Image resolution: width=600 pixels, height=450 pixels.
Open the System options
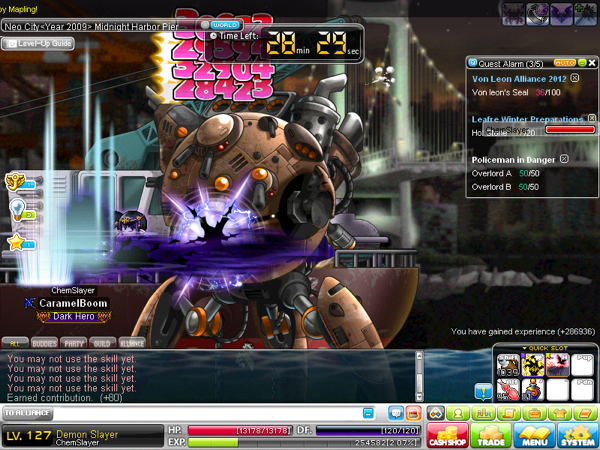tap(577, 435)
